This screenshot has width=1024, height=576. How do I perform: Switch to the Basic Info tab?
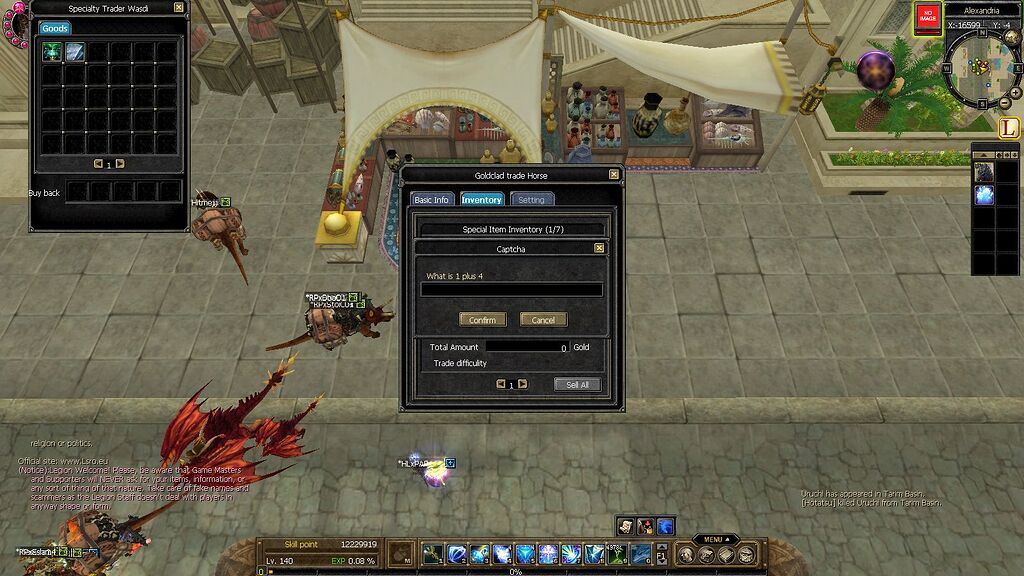[432, 200]
